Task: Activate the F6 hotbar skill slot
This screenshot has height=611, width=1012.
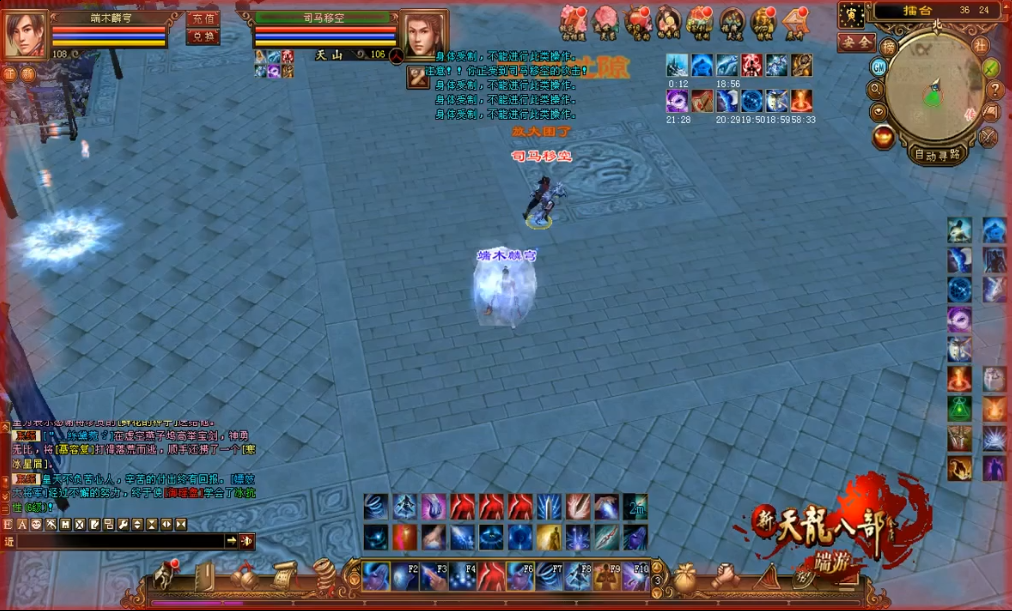Action: (520, 577)
